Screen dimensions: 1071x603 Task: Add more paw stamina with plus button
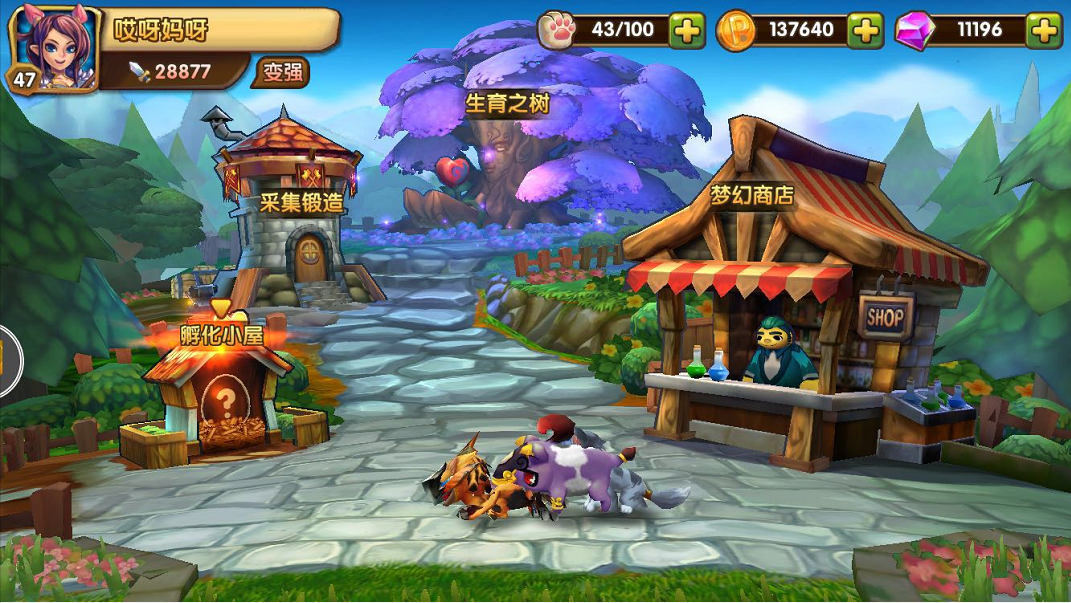687,30
